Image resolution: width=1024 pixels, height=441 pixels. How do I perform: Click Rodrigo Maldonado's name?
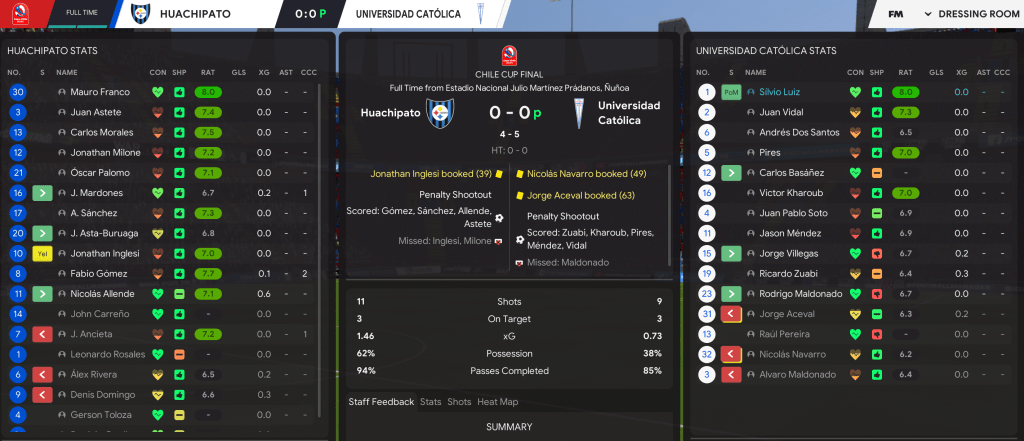tap(801, 293)
